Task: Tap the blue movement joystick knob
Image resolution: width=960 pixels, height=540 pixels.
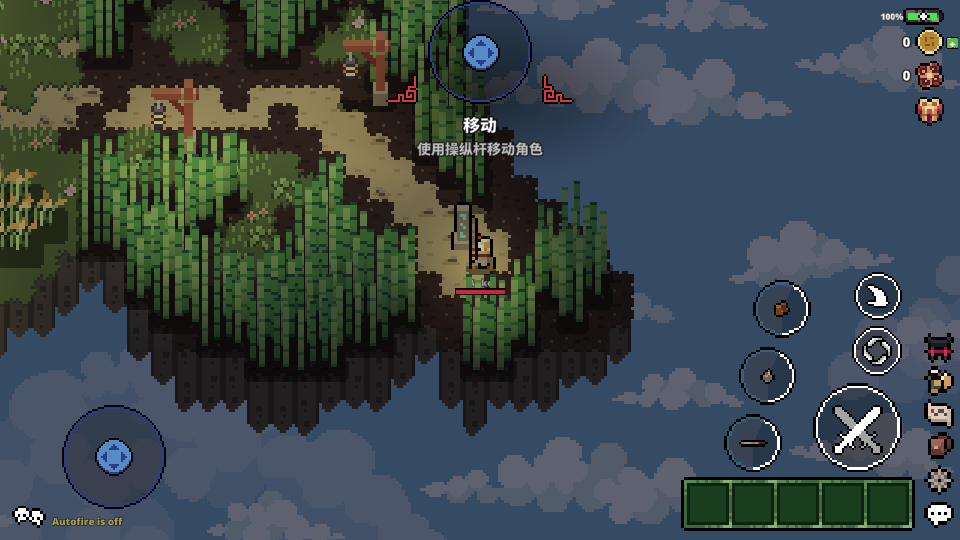Action: pyautogui.click(x=113, y=456)
